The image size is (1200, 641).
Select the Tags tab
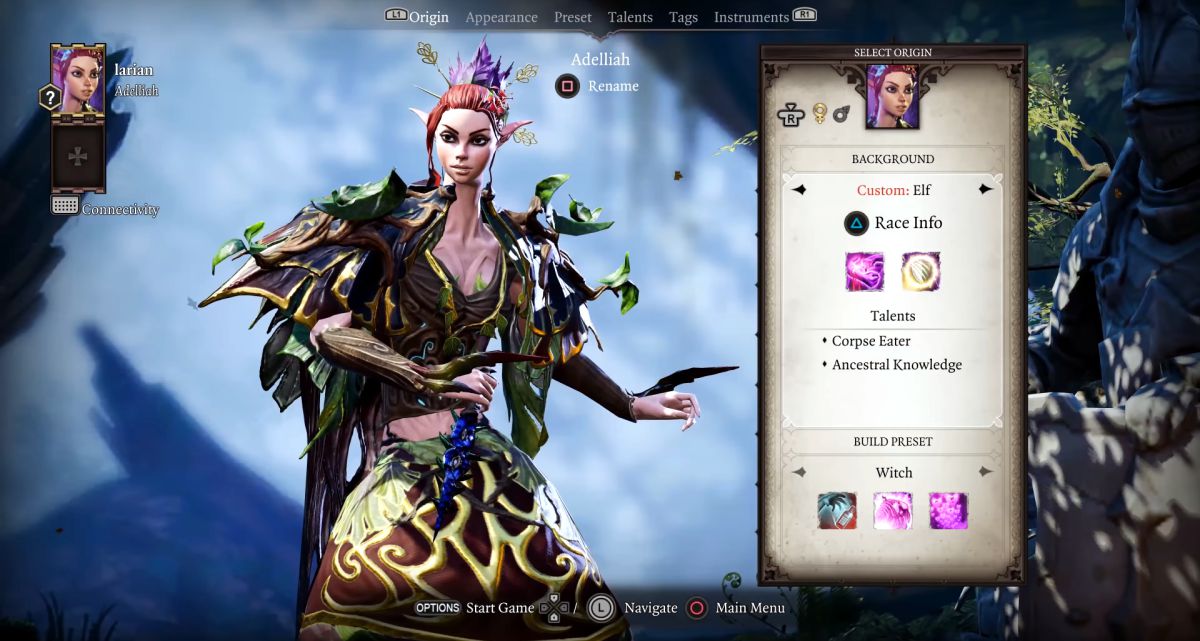684,17
